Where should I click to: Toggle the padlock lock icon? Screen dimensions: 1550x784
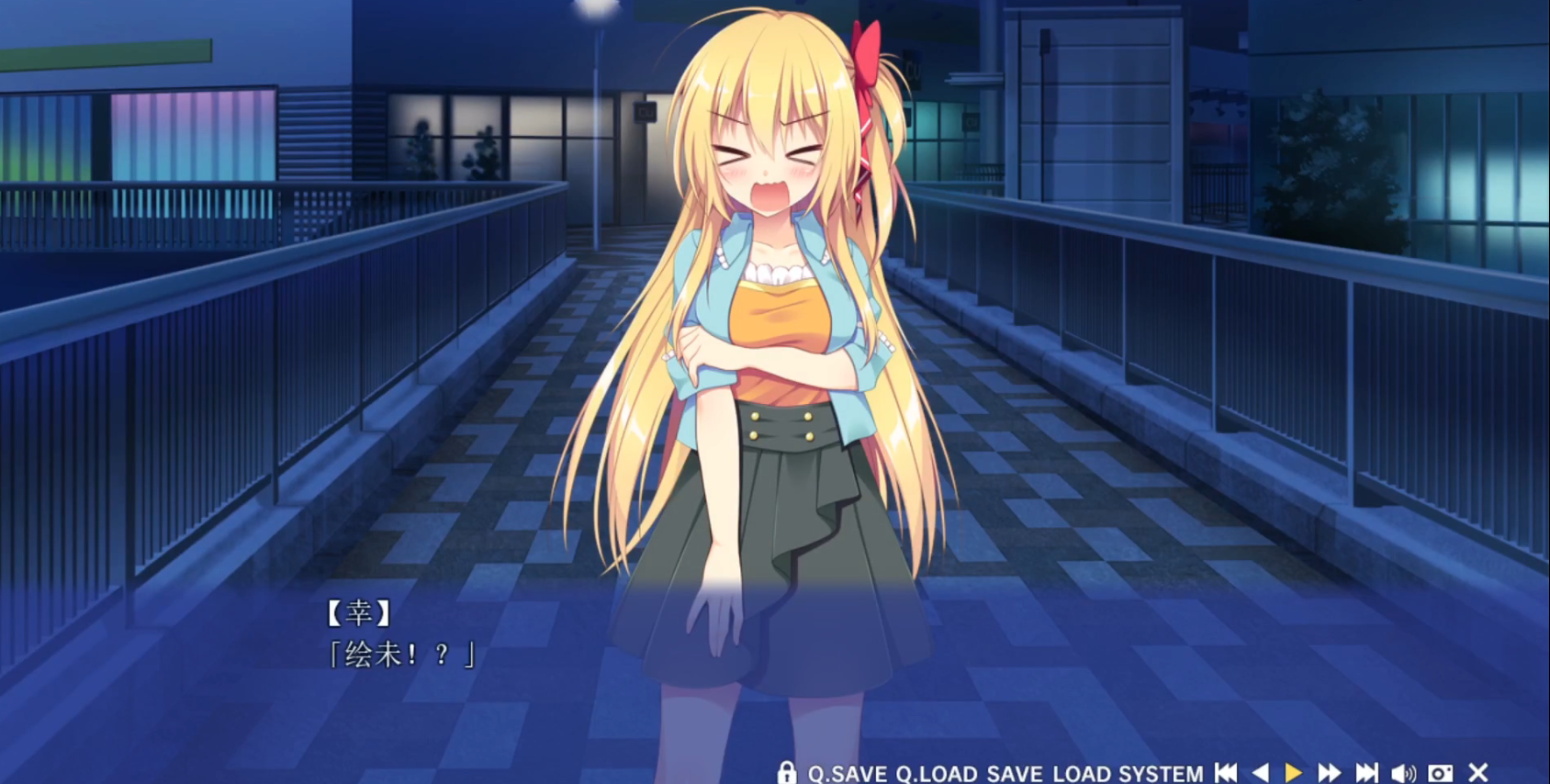pyautogui.click(x=786, y=773)
